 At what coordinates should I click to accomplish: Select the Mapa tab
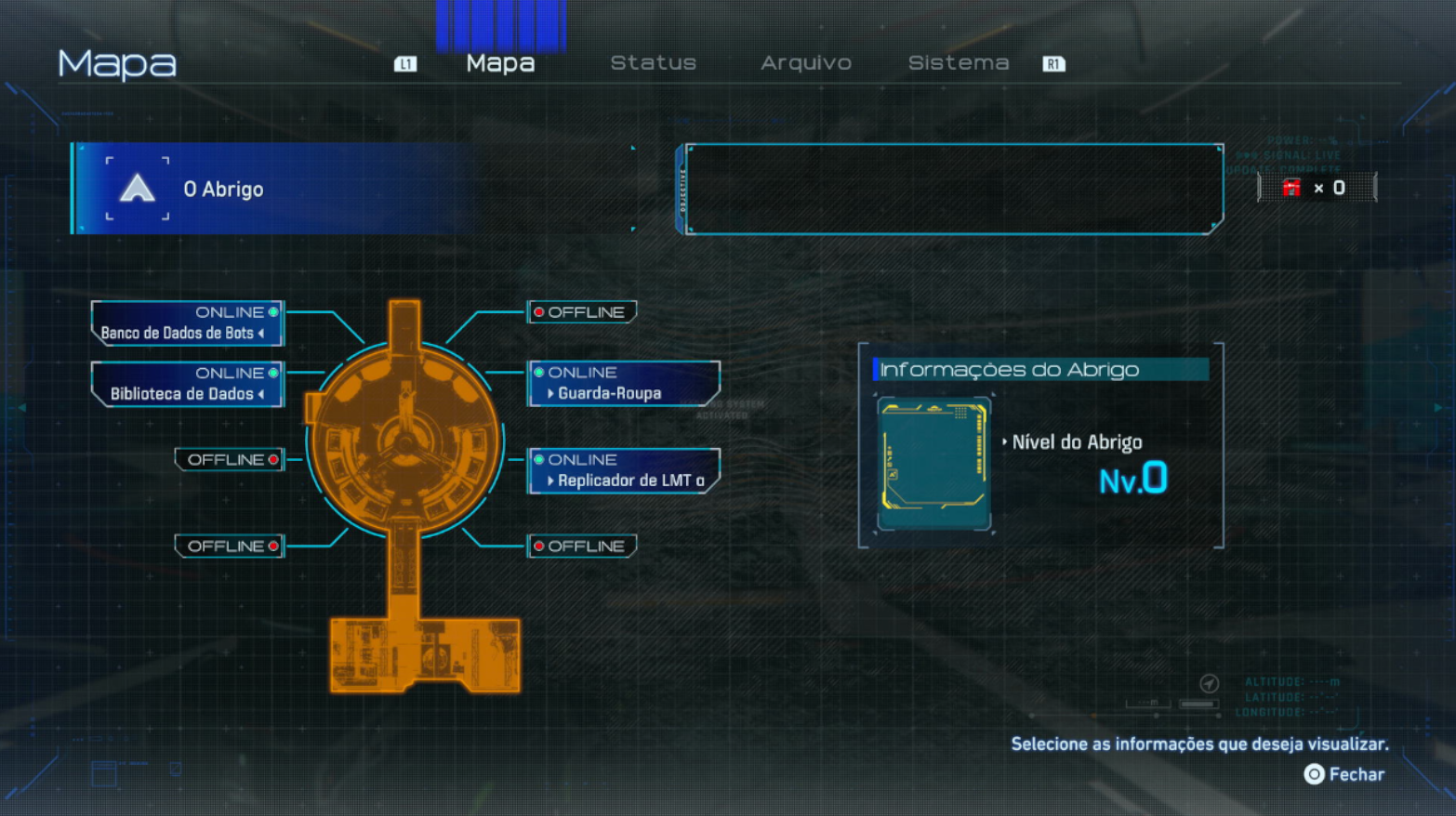tap(500, 63)
